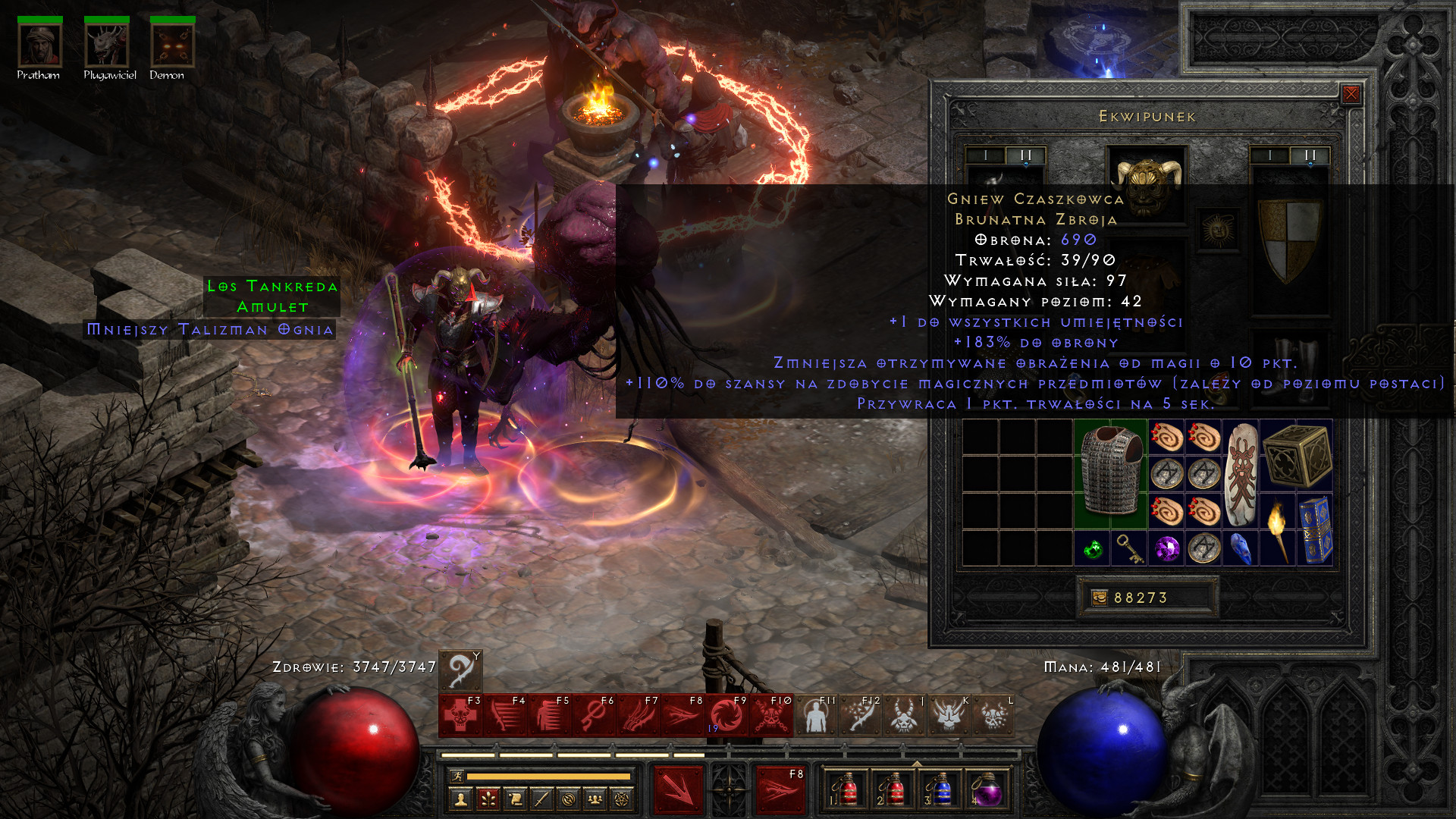Select the tall bone charm with red face
Image resolution: width=1456 pixels, height=819 pixels.
pos(1241,474)
